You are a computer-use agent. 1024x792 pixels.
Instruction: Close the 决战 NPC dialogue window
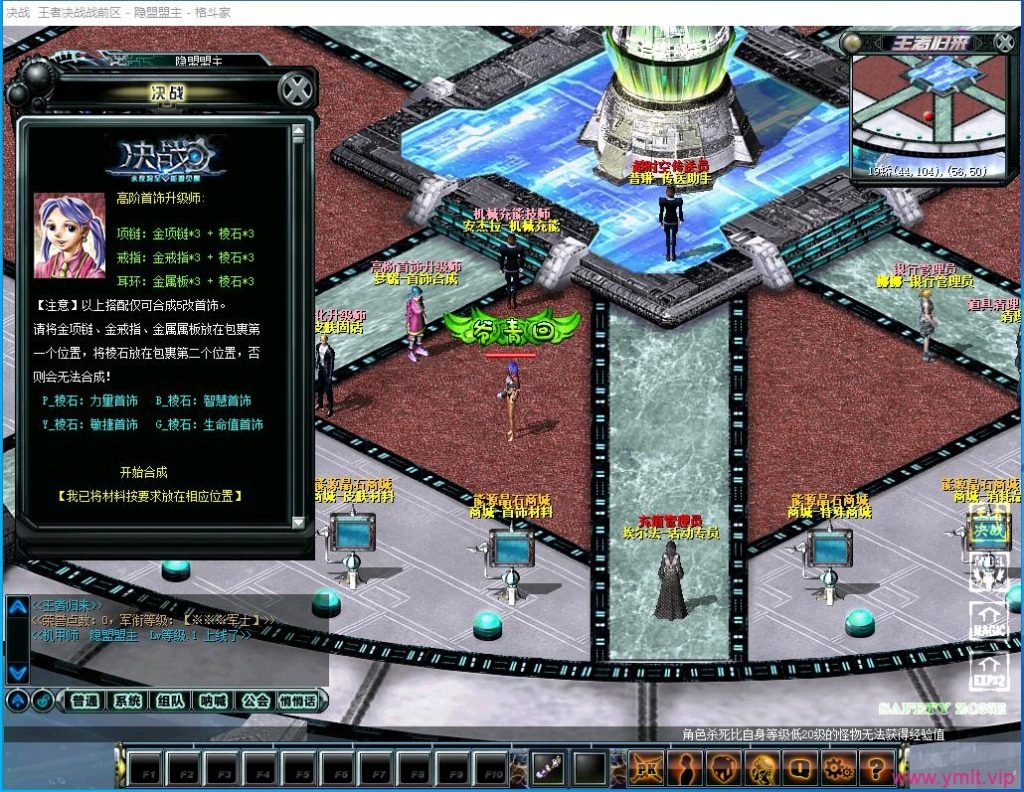pos(295,91)
